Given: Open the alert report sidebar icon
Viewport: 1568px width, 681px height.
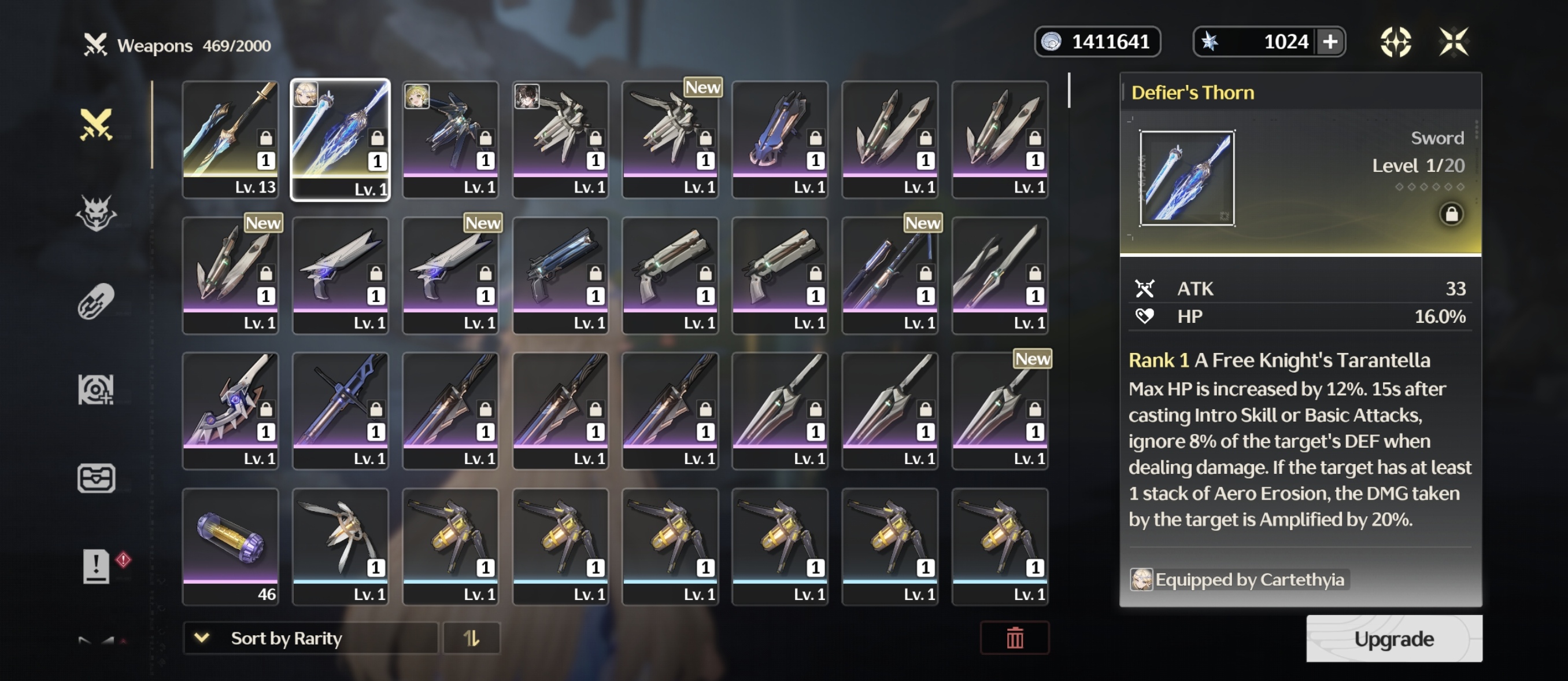Looking at the screenshot, I should coord(97,566).
